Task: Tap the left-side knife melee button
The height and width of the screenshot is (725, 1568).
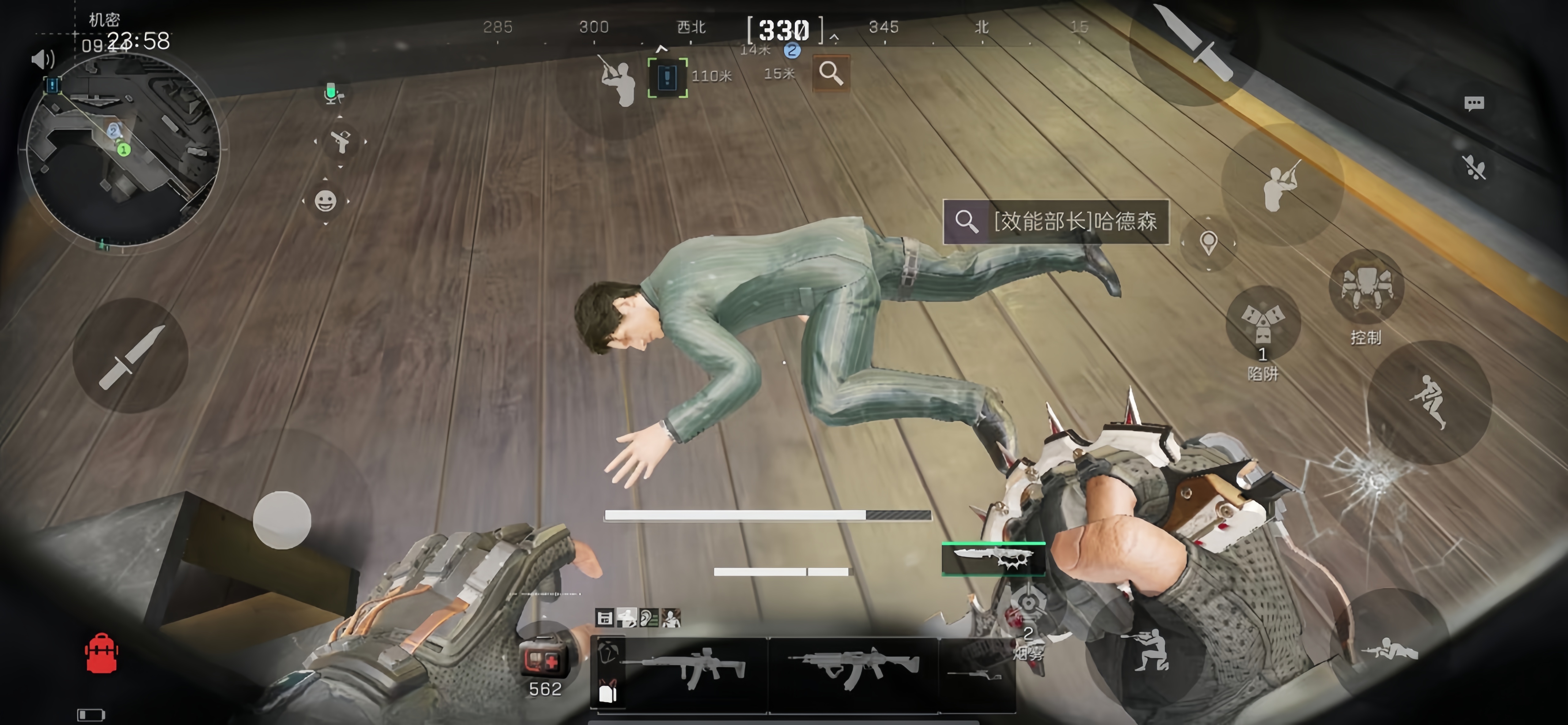Action: pyautogui.click(x=130, y=357)
